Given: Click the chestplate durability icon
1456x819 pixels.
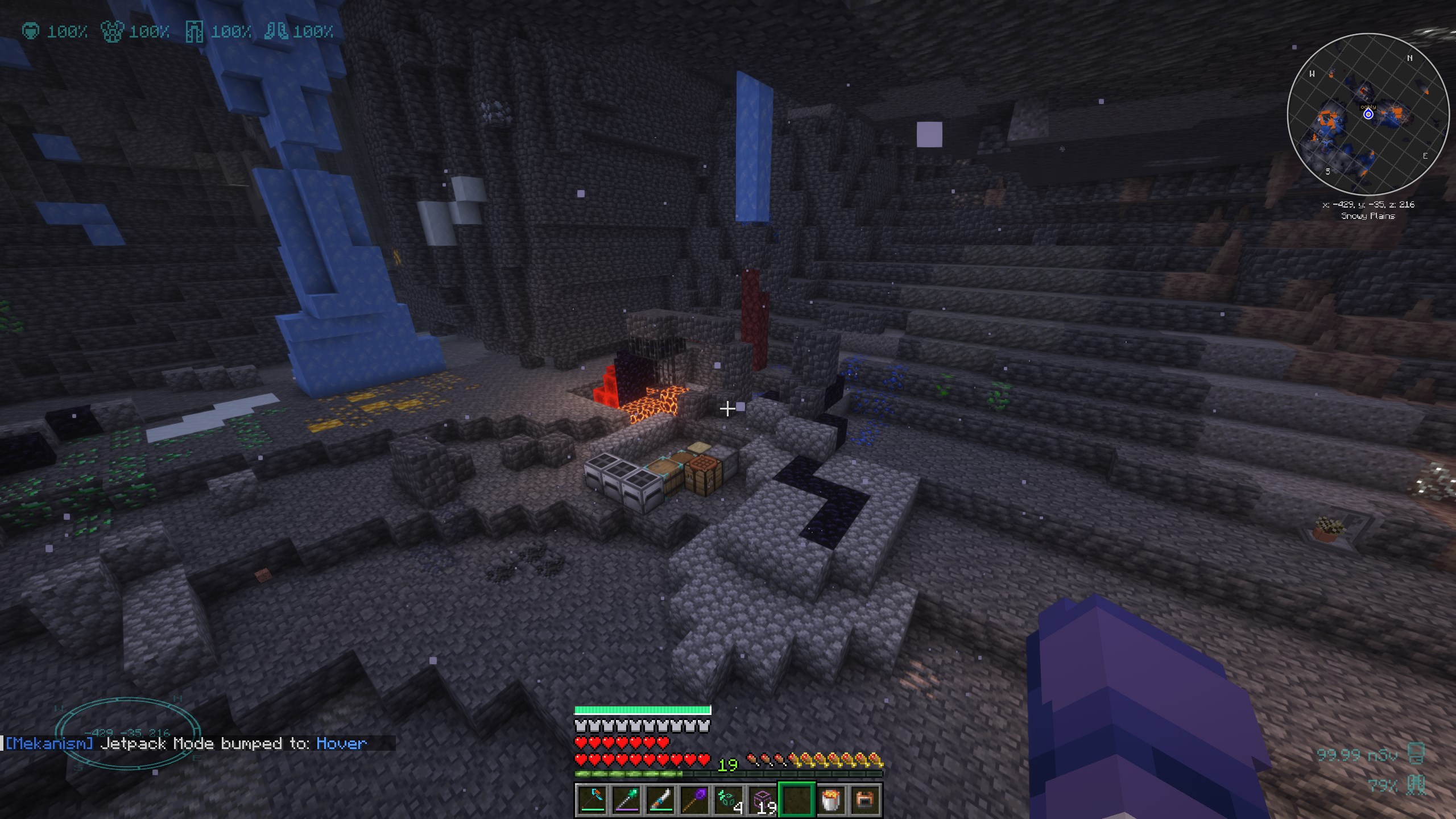Looking at the screenshot, I should pyautogui.click(x=112, y=31).
